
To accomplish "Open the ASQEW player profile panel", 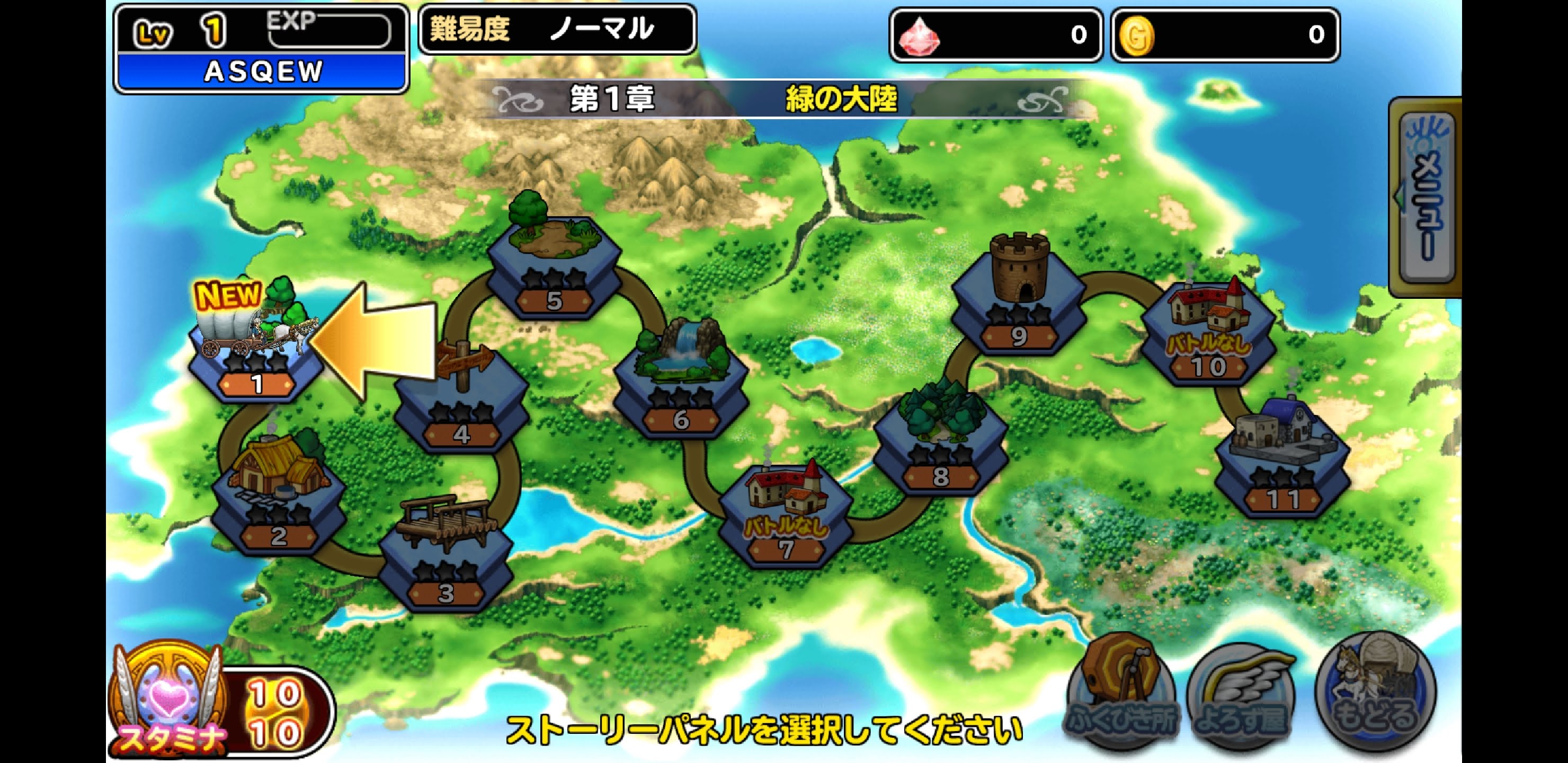I will pyautogui.click(x=262, y=49).
